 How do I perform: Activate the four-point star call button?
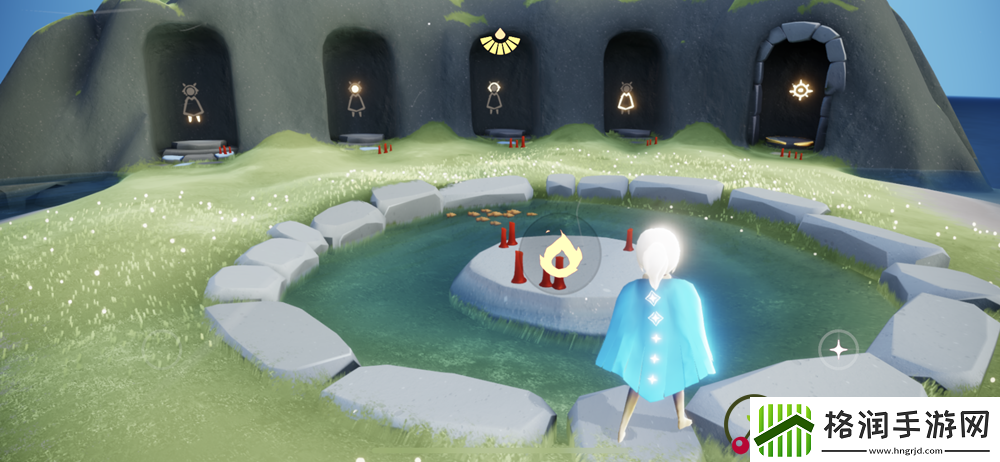click(x=836, y=349)
